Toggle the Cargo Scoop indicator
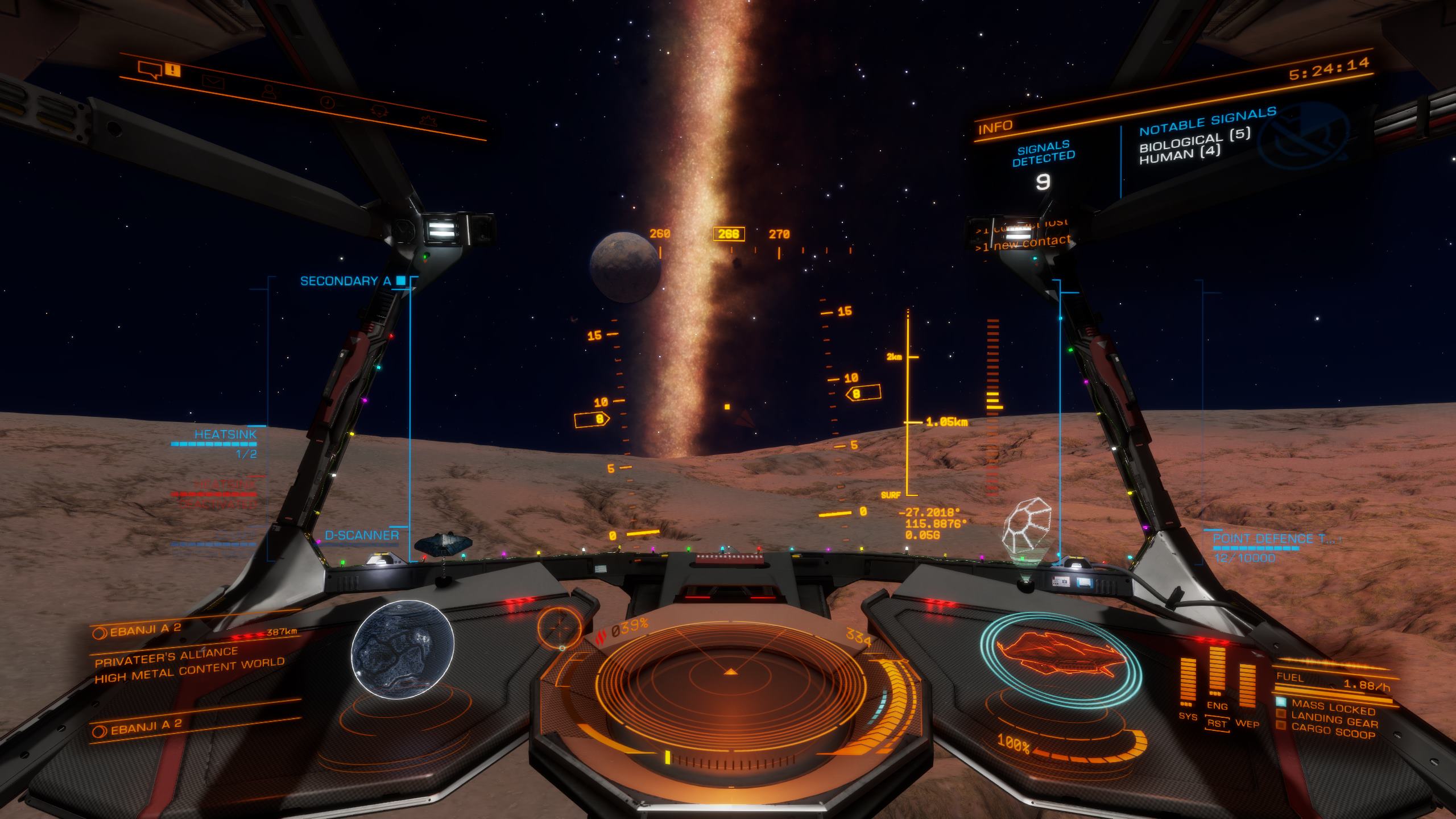 1333,733
